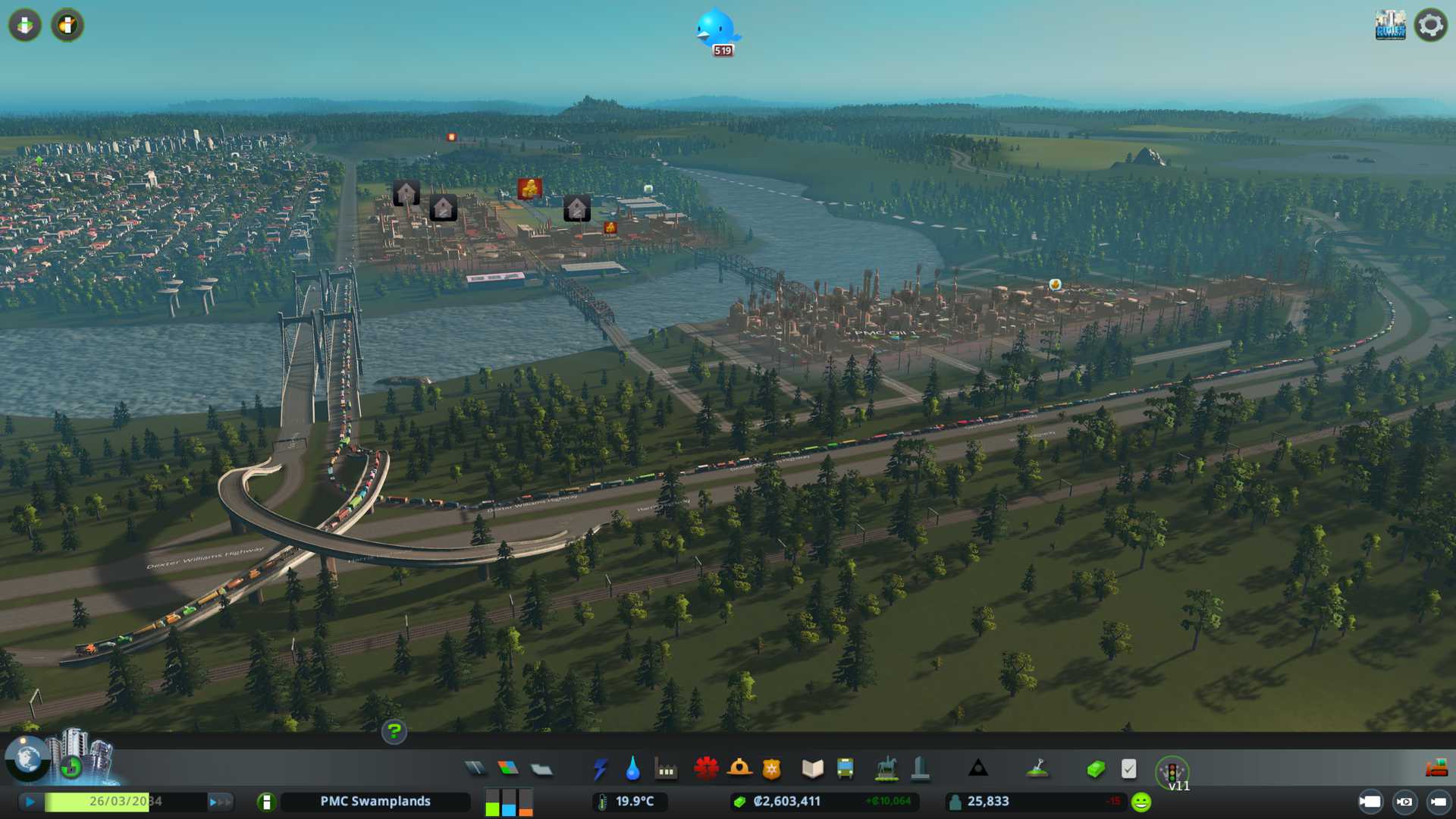Viewport: 1456px width, 819px height.
Task: Open Chirper blue bird messages
Action: tap(716, 30)
